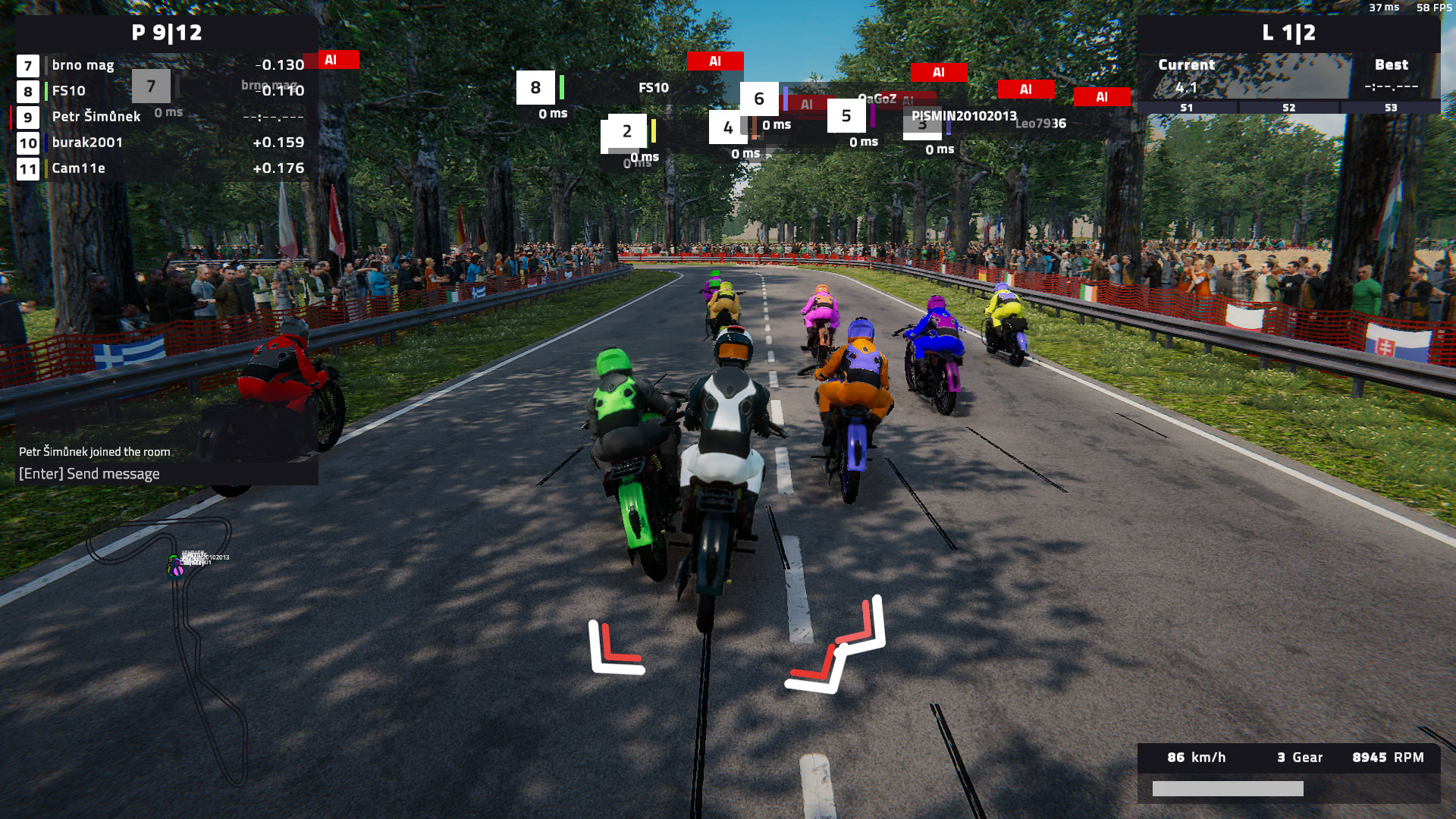
Task: Toggle the gray rider 7 position marker
Action: (x=151, y=86)
